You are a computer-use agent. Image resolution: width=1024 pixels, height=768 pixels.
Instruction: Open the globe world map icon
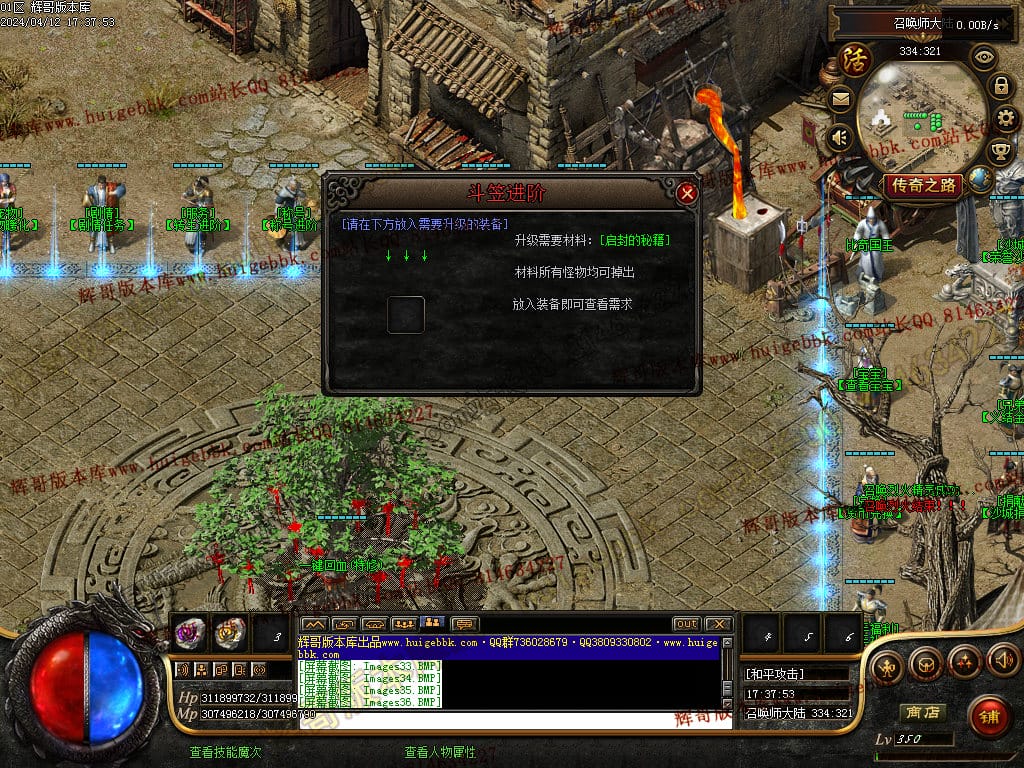981,179
